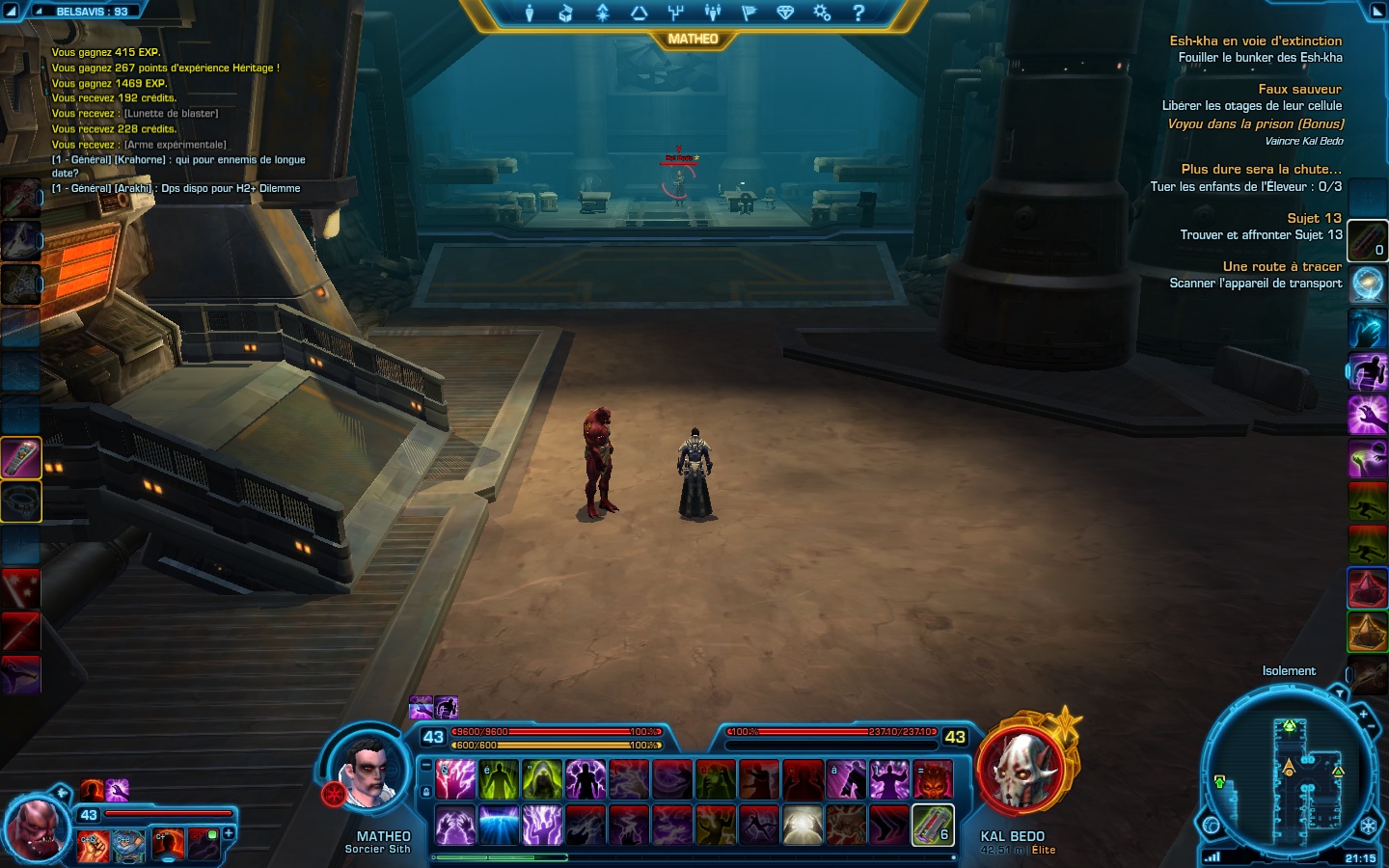Open the inventory crate icon
This screenshot has height=868, width=1389.
(x=565, y=13)
